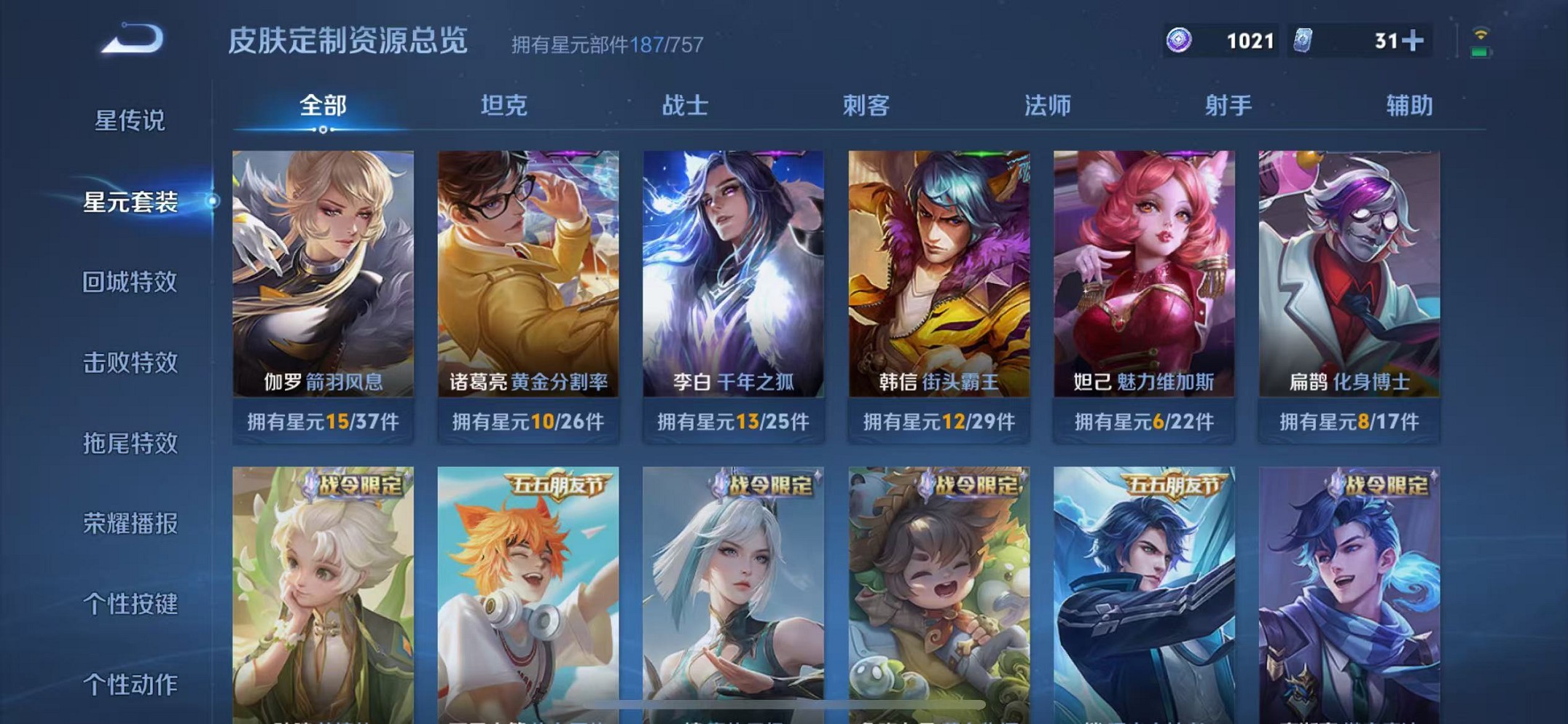Open 妲己 魅力维加斯 skin details

coord(1143,269)
